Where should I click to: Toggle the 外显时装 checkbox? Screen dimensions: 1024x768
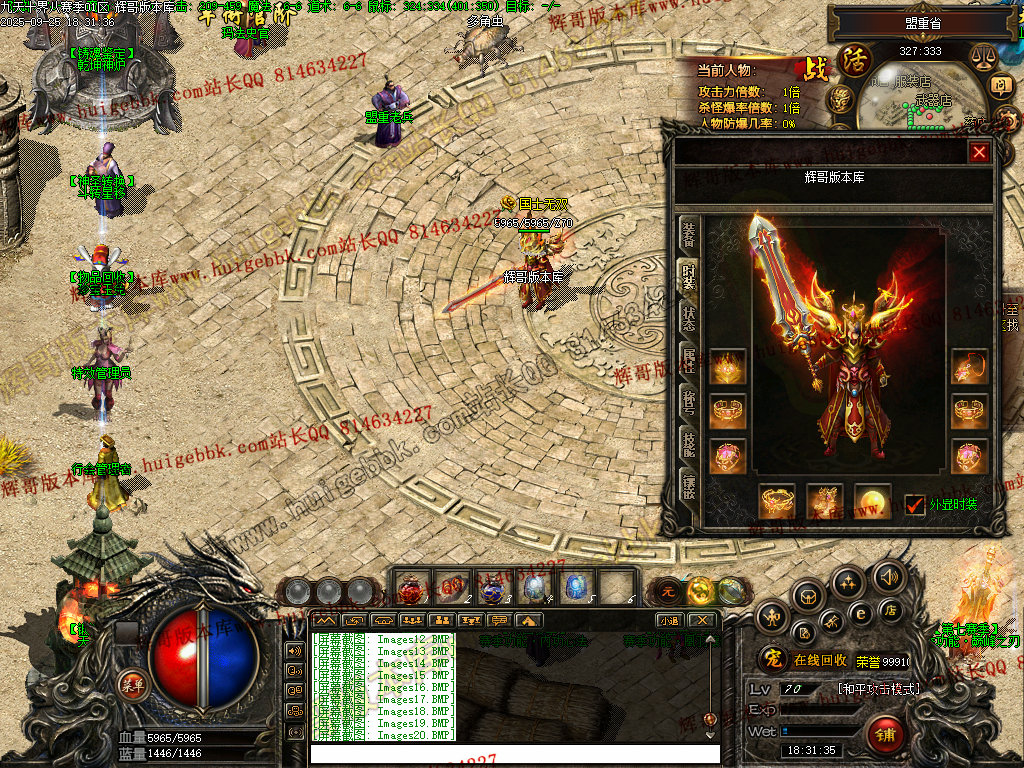[x=914, y=504]
